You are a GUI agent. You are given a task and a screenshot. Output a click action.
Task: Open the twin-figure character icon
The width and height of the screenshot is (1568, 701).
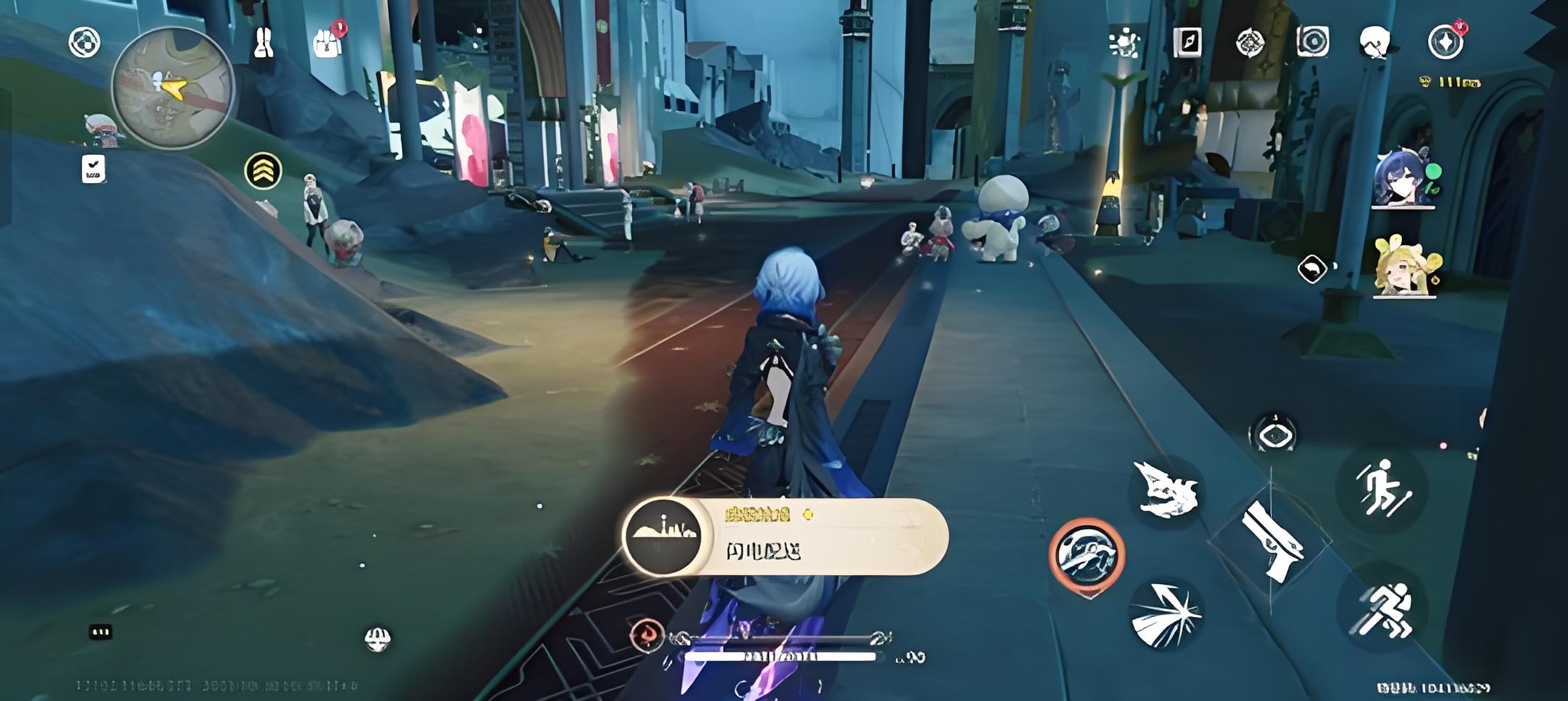point(264,42)
